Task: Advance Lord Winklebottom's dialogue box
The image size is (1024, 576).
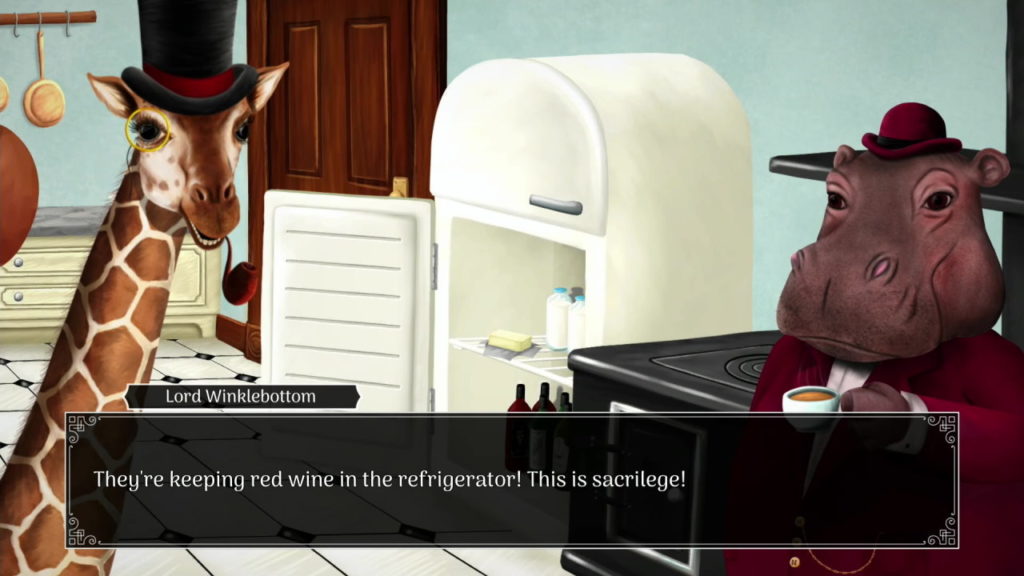Action: (511, 480)
